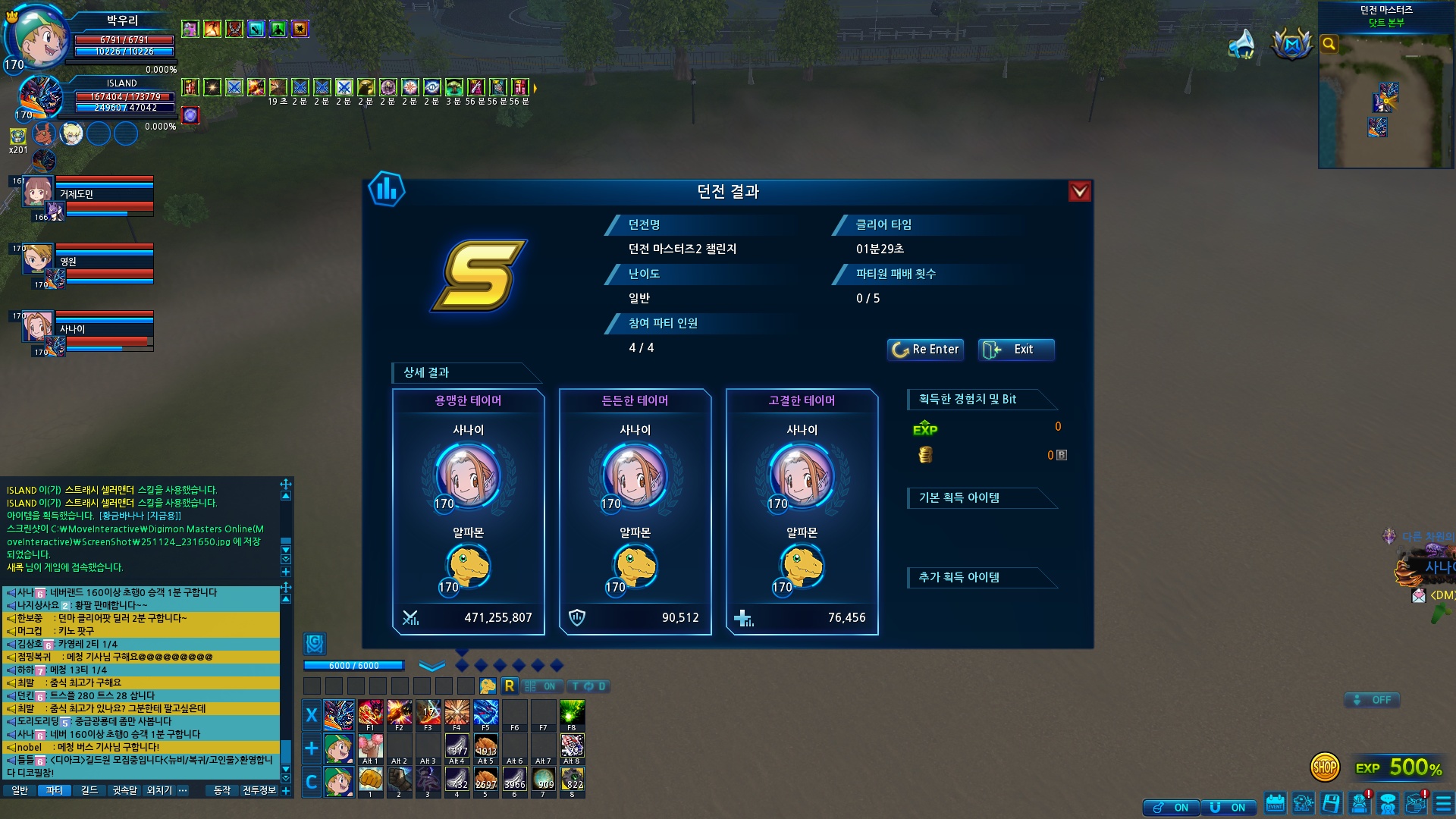The width and height of the screenshot is (1456, 819).
Task: Use the F5 blue lightning dragon skill
Action: (485, 714)
